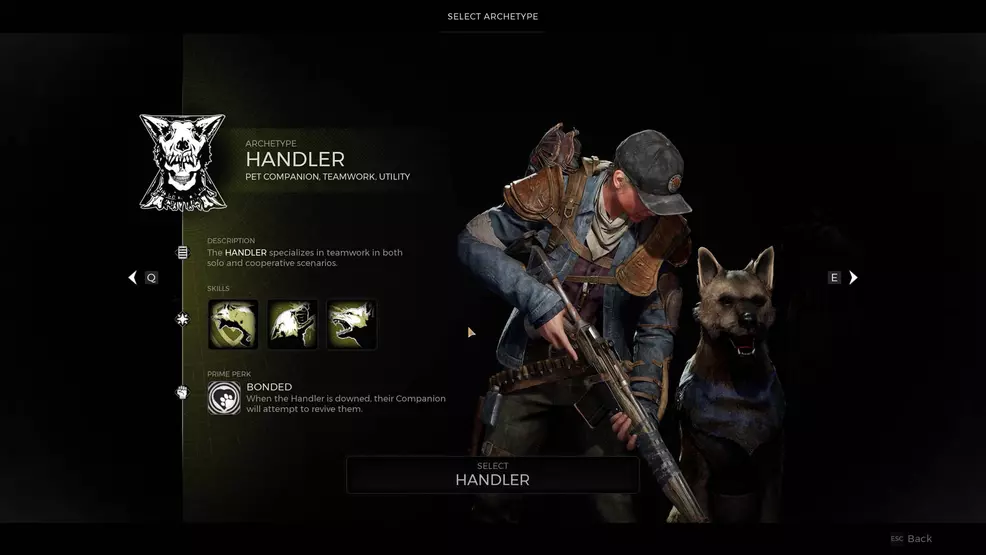Show the next archetype with right arrow
Image resolution: width=986 pixels, height=555 pixels.
coord(853,278)
